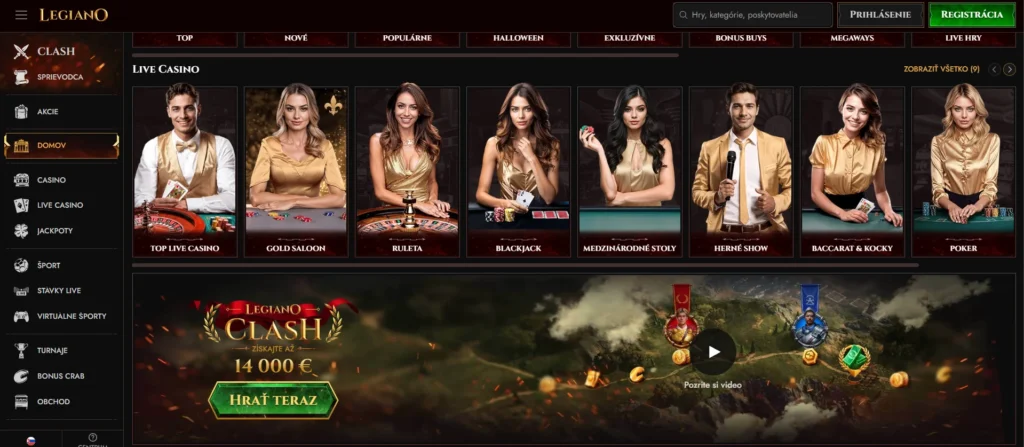
Task: Select the Poker live casino tile
Action: pyautogui.click(x=963, y=171)
